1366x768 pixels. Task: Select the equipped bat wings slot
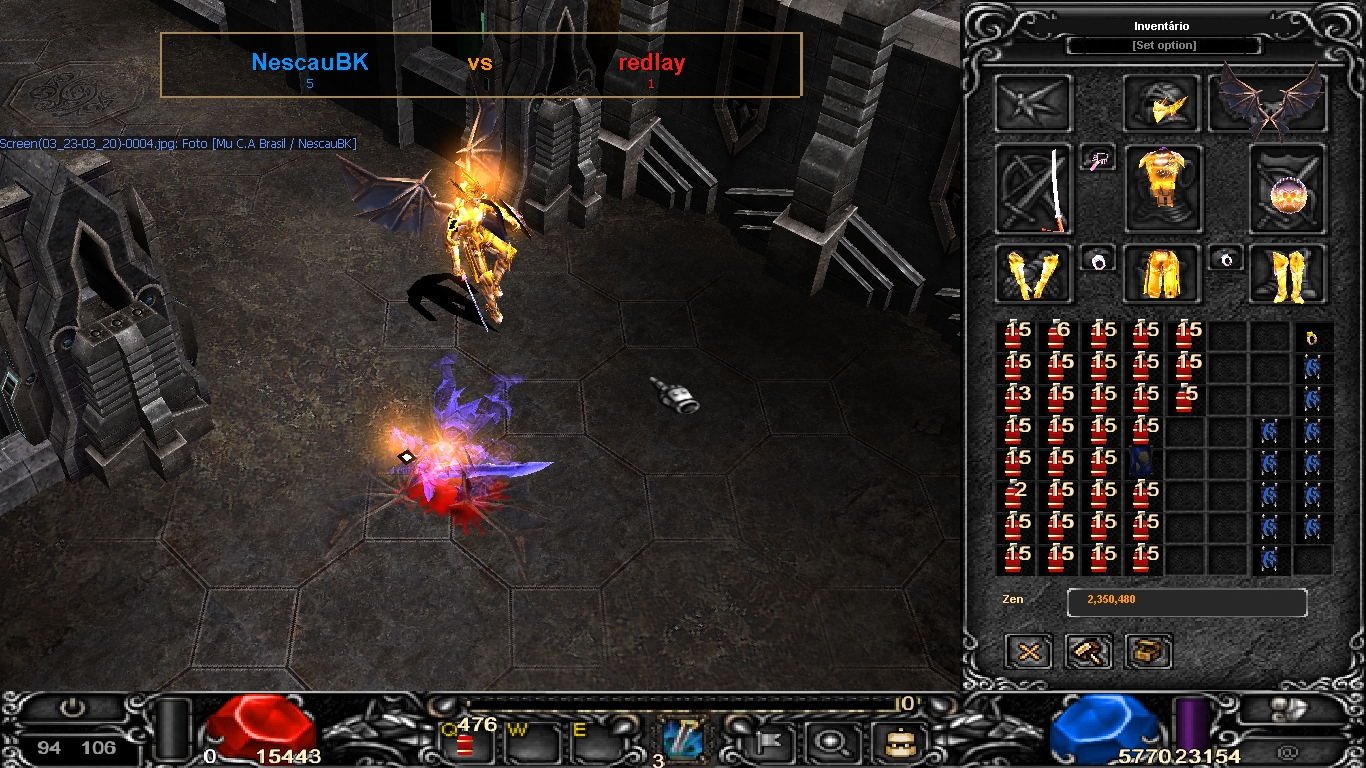tap(1268, 104)
